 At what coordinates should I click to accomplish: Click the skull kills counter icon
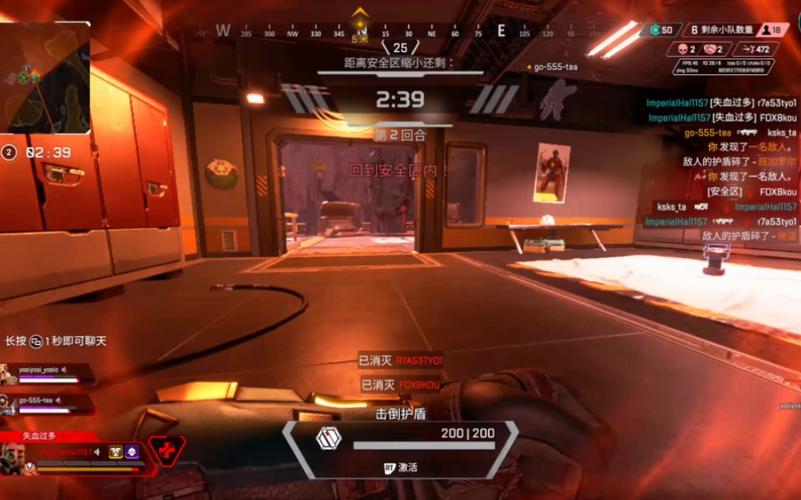click(x=684, y=49)
